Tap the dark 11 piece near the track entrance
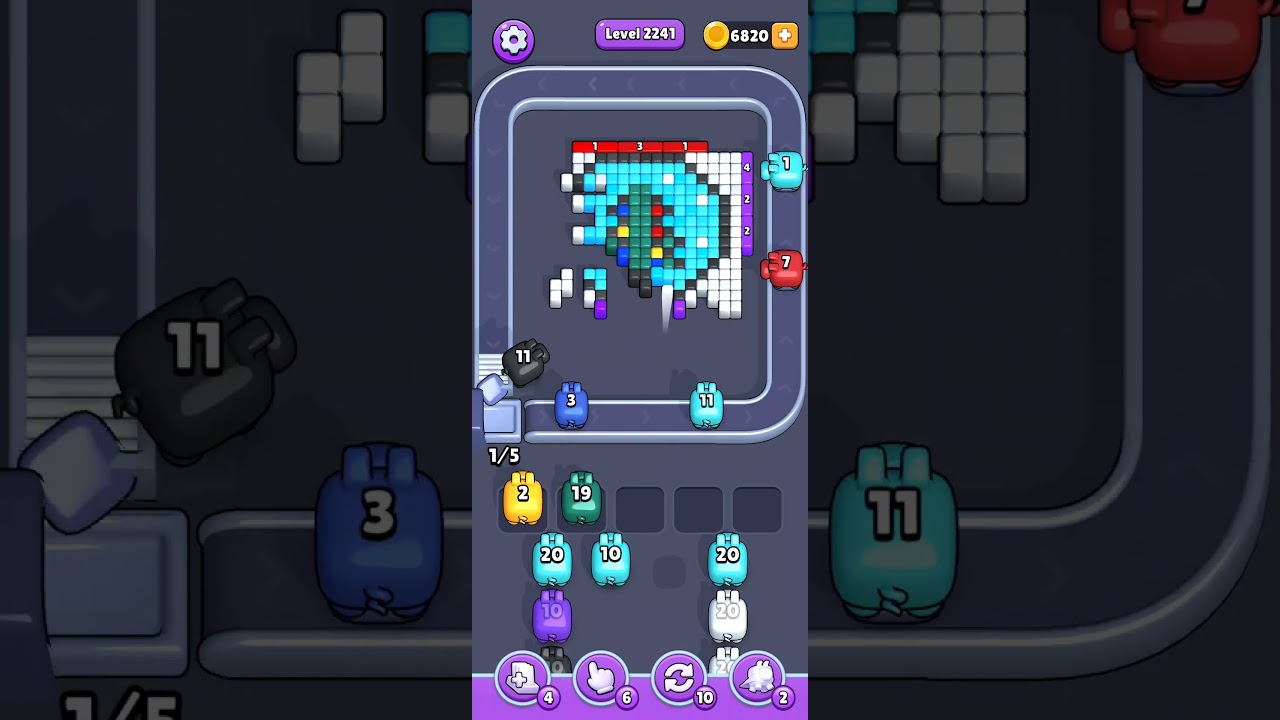The width and height of the screenshot is (1280, 720). [x=524, y=363]
